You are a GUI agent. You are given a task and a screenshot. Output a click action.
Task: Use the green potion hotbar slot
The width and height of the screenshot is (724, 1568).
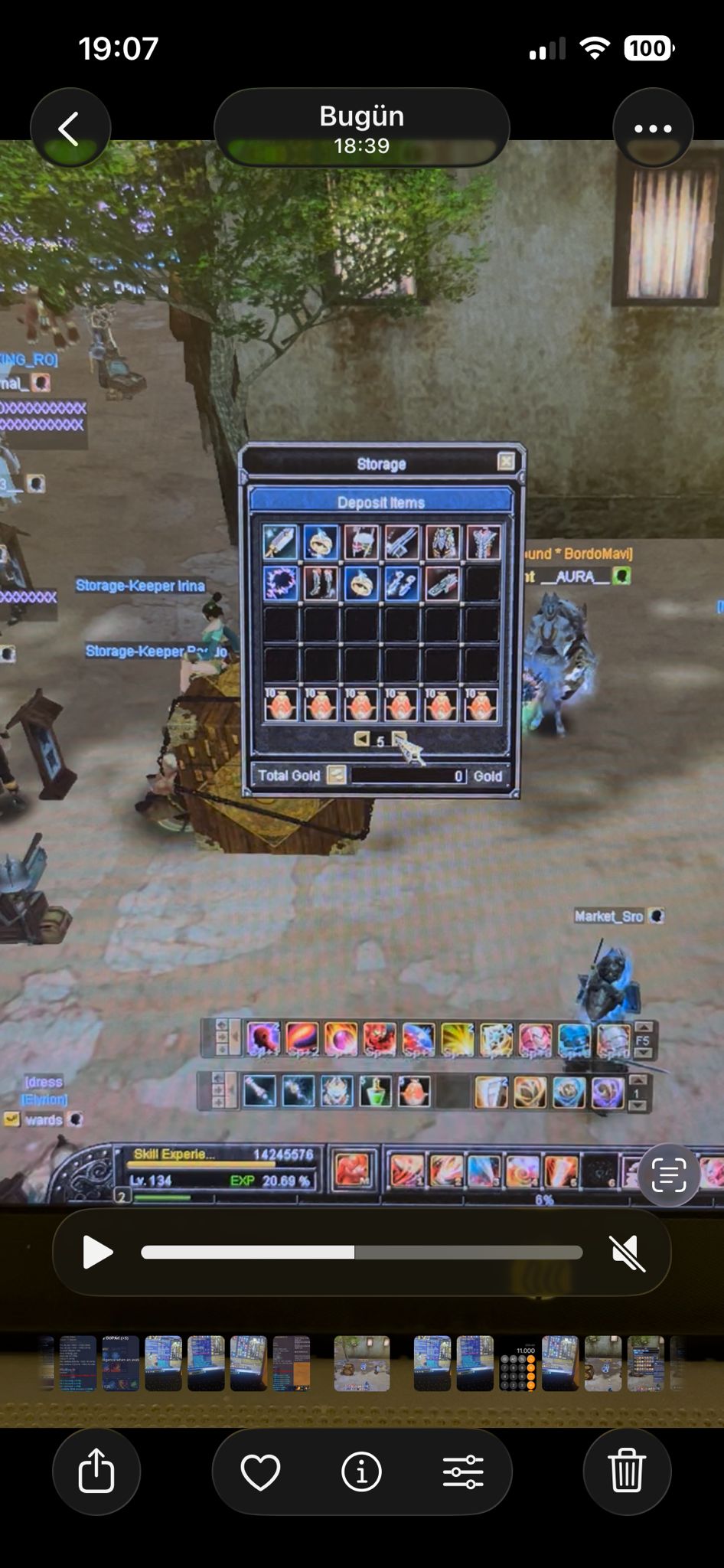point(376,1091)
